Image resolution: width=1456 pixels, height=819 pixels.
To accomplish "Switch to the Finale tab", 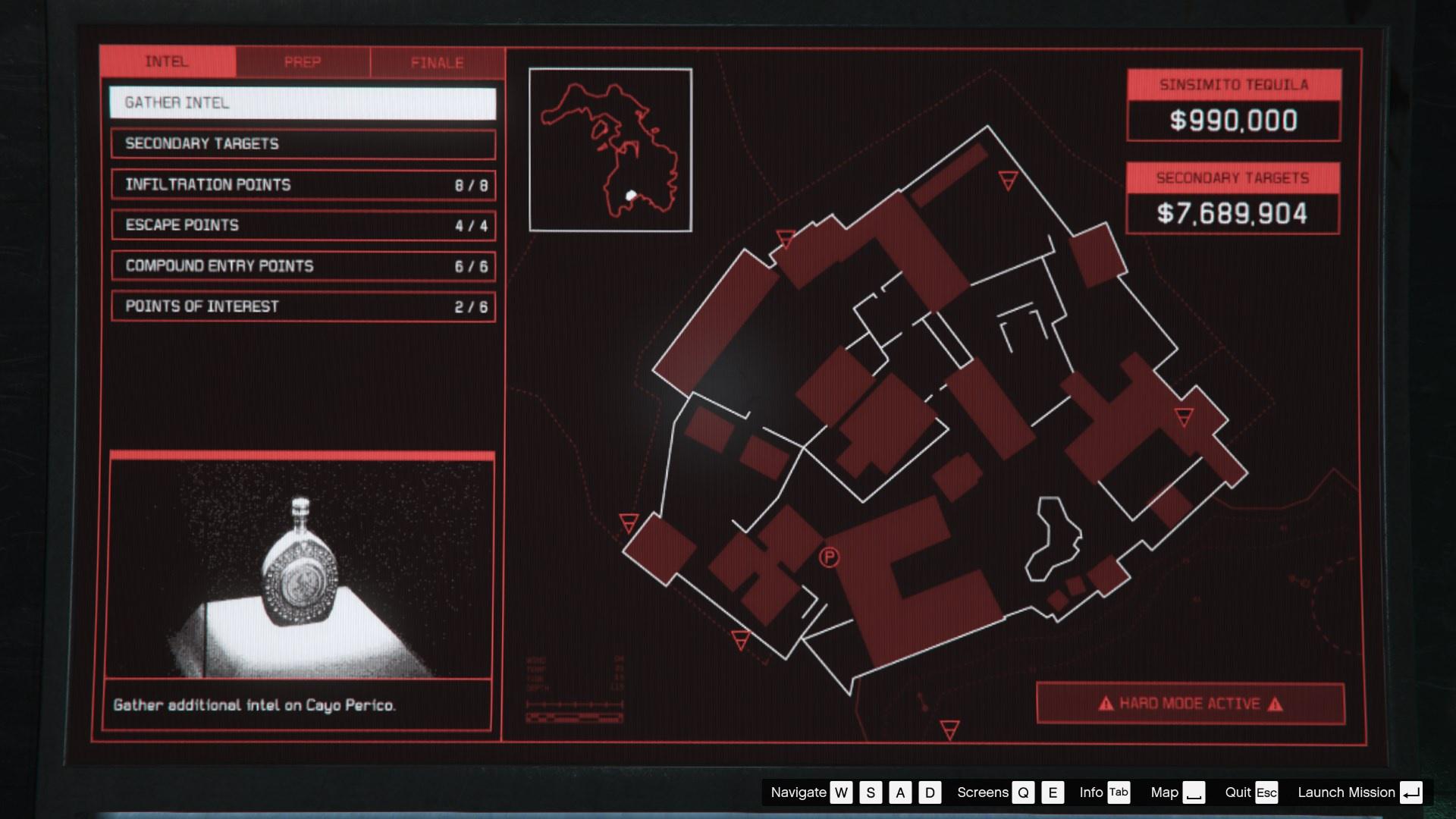I will pos(437,62).
